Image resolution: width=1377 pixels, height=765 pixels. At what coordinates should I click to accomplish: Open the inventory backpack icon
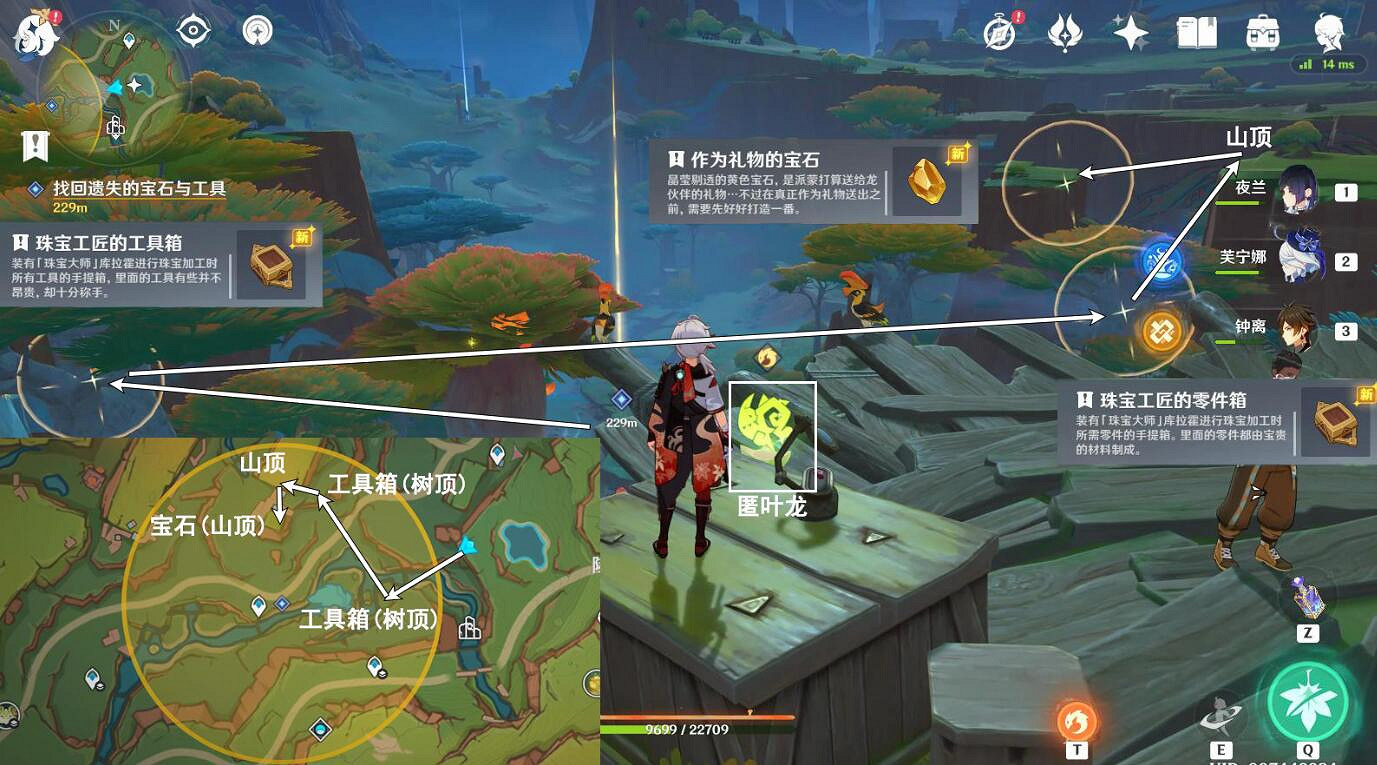coord(1261,32)
